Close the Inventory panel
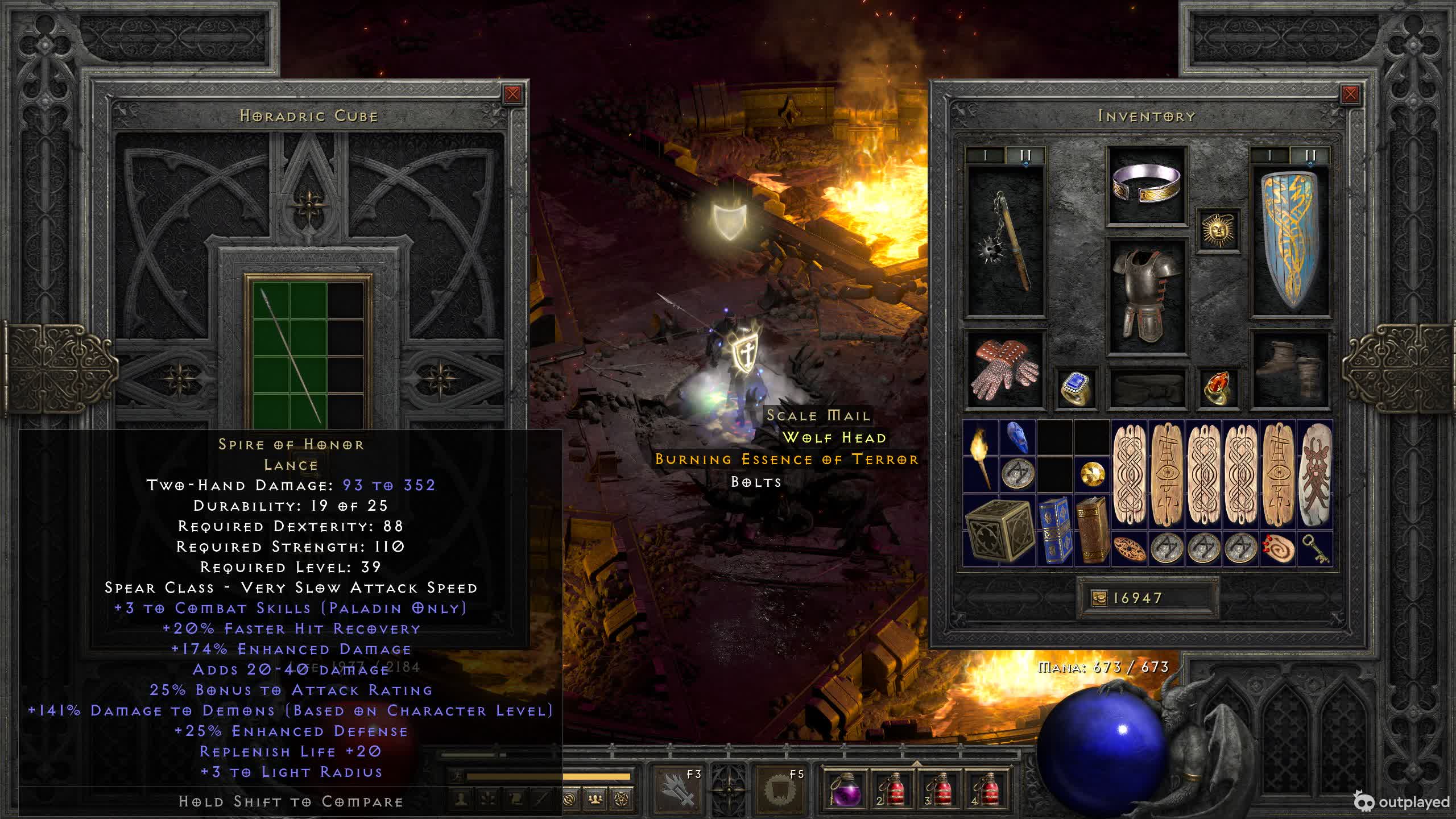Viewport: 1456px width, 819px height. coord(1350,94)
